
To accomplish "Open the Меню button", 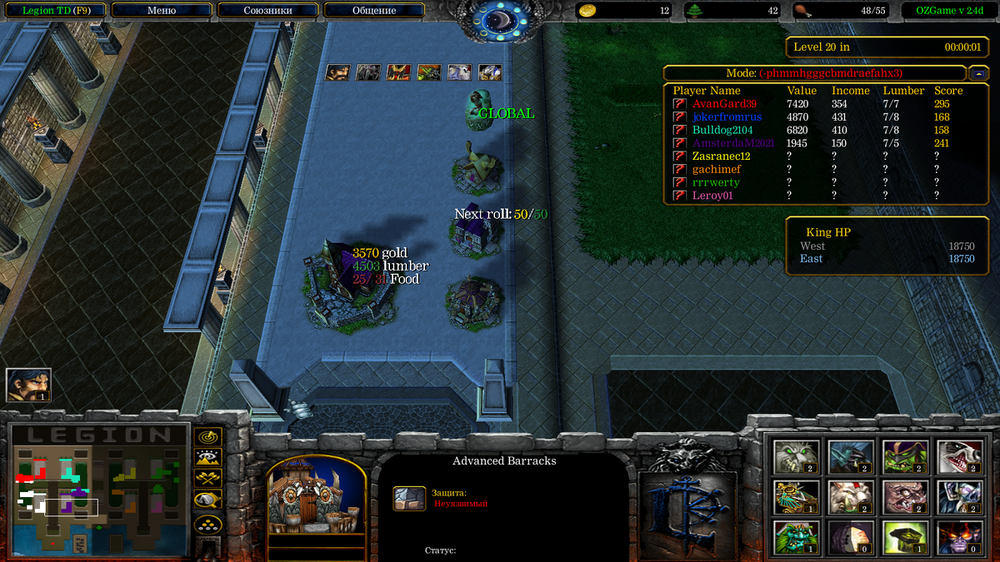I will tap(161, 11).
